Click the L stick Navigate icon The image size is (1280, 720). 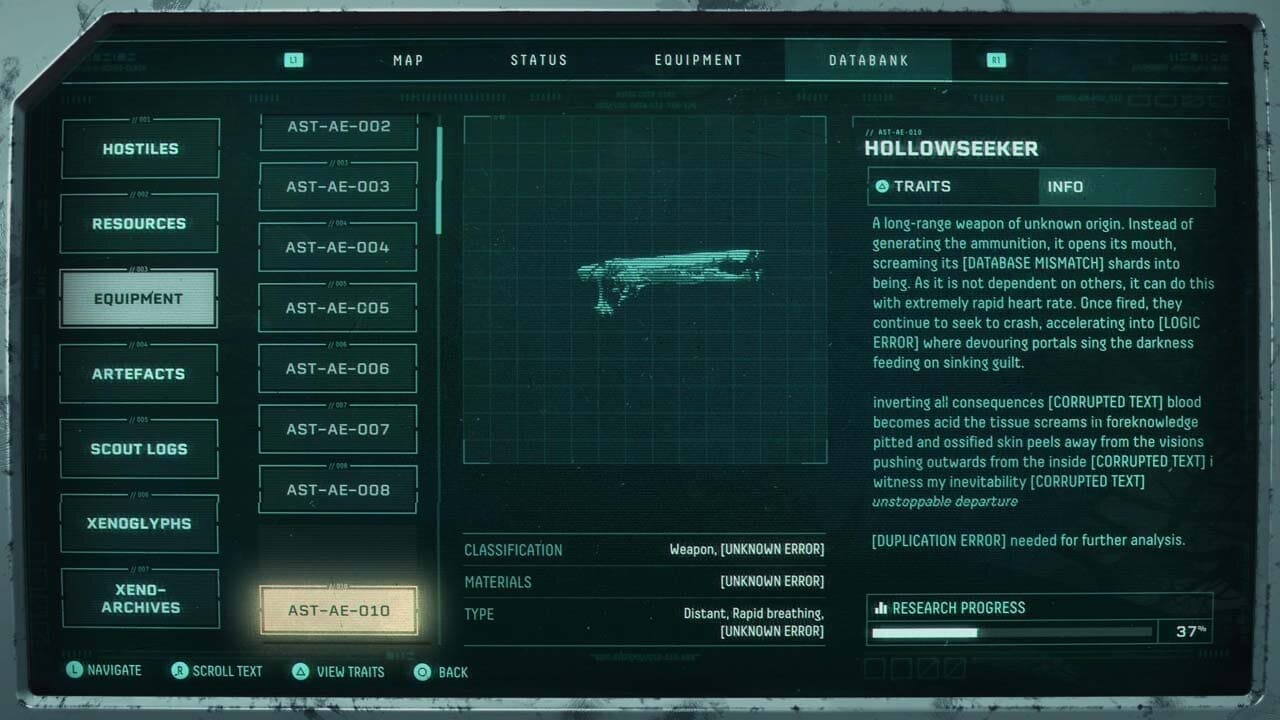tap(74, 670)
